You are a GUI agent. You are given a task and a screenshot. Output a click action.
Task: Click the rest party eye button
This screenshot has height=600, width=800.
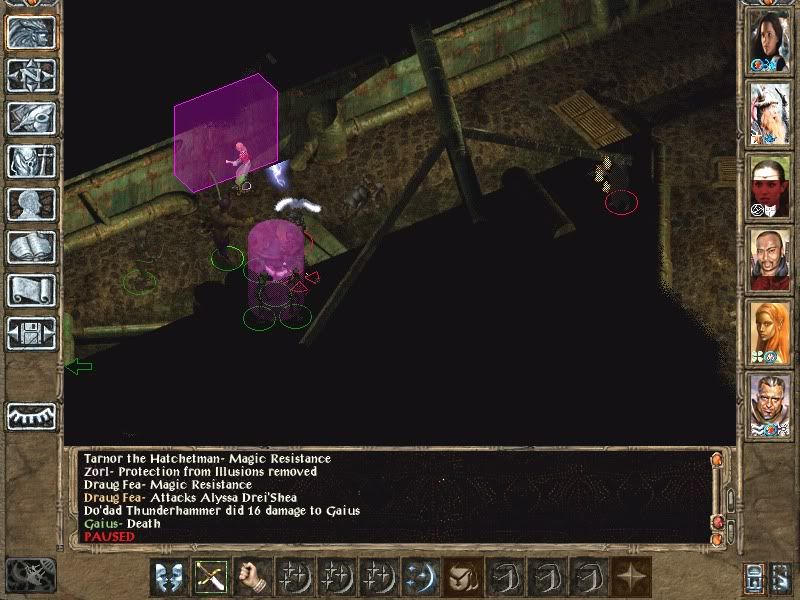tap(31, 414)
